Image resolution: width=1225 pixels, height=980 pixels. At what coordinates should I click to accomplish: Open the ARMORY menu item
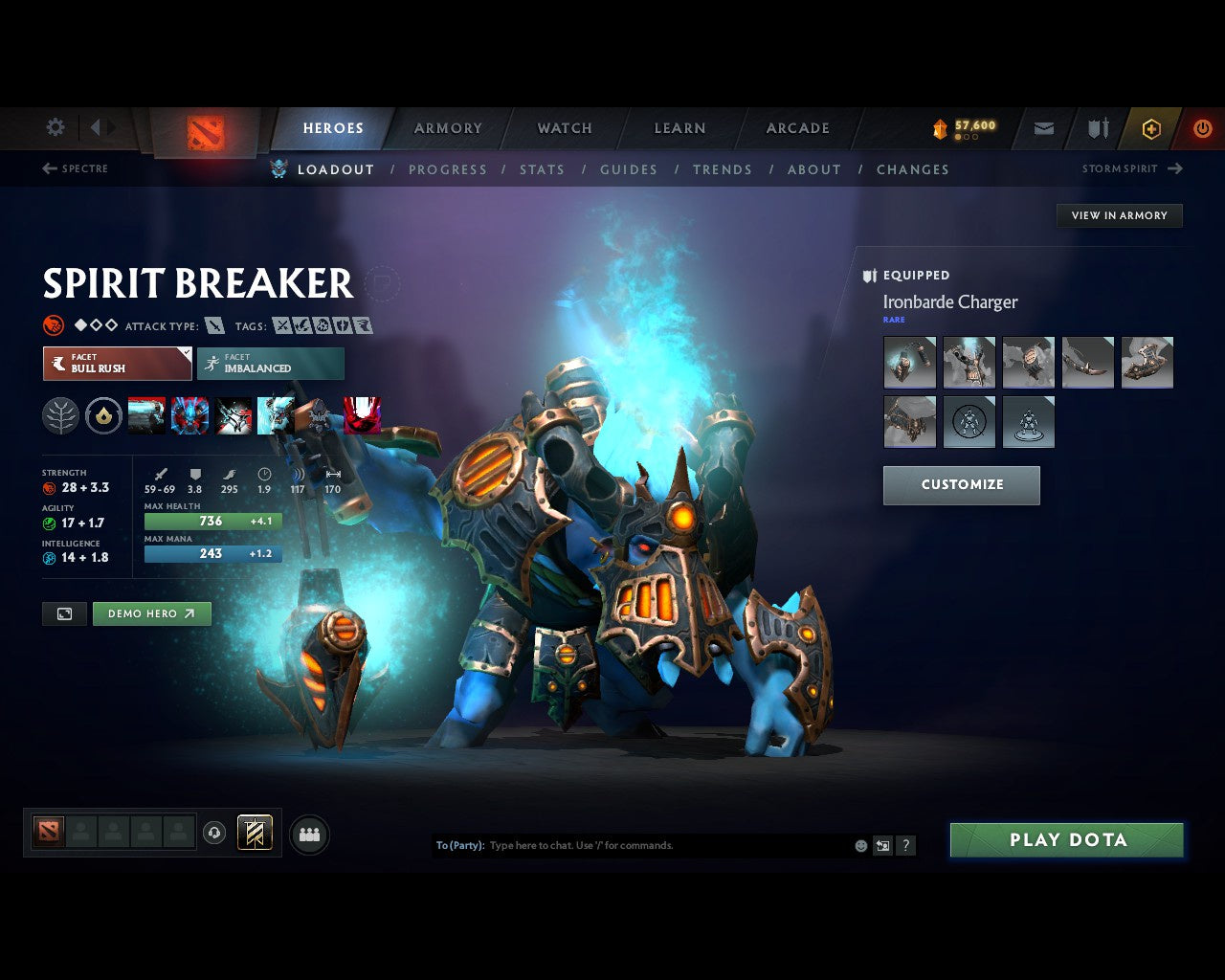[x=447, y=127]
